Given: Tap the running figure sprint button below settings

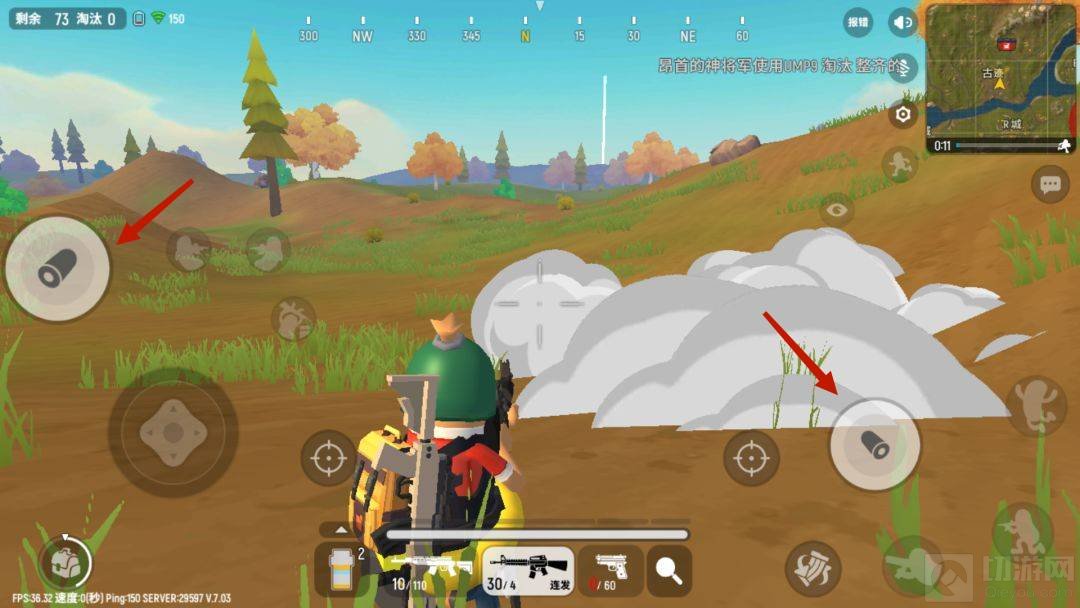Looking at the screenshot, I should (900, 165).
